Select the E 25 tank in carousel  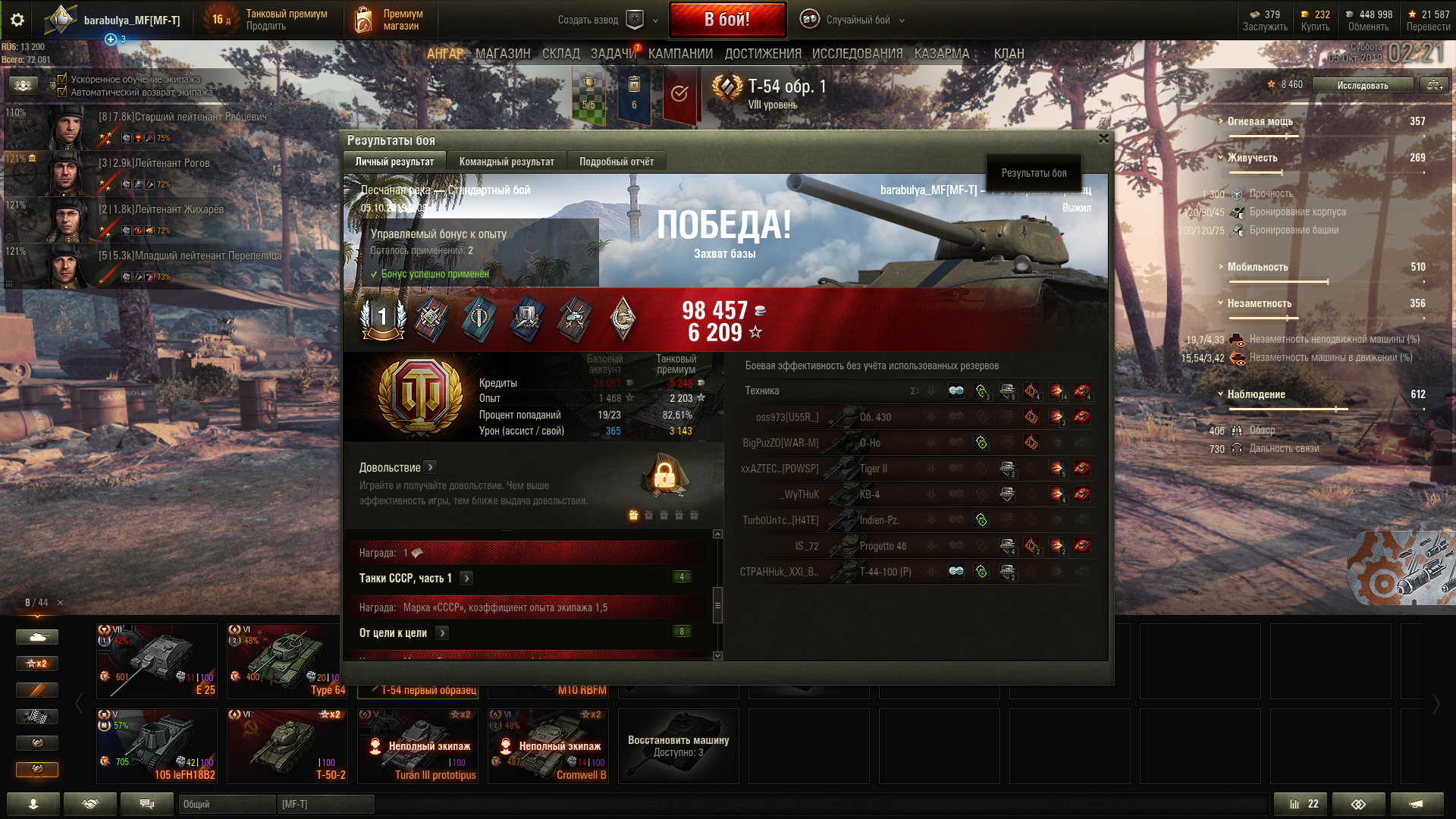tap(157, 660)
